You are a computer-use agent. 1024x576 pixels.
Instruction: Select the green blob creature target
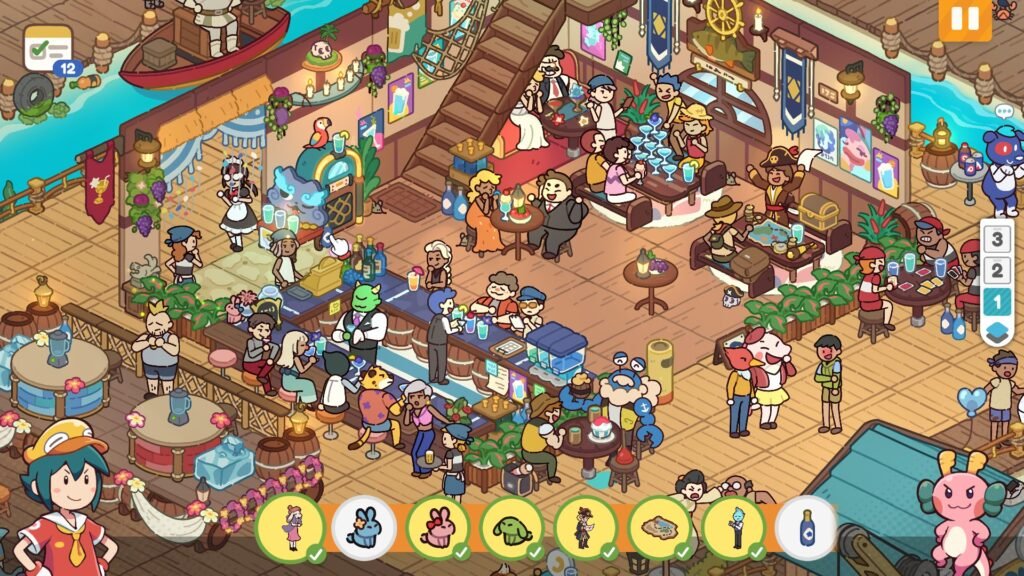[x=512, y=527]
